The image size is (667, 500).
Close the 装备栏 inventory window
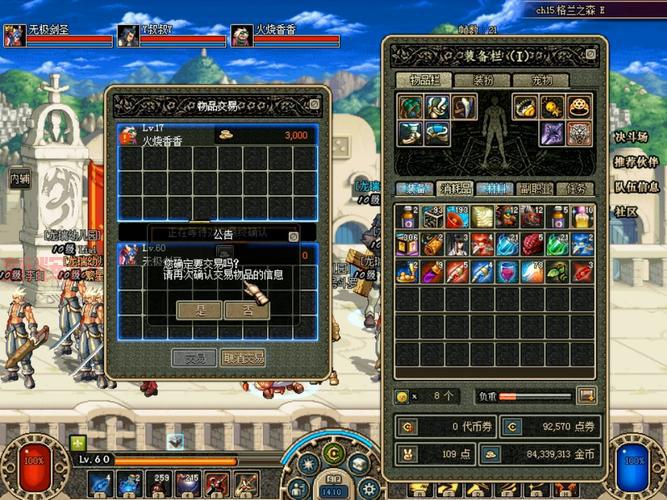(590, 56)
